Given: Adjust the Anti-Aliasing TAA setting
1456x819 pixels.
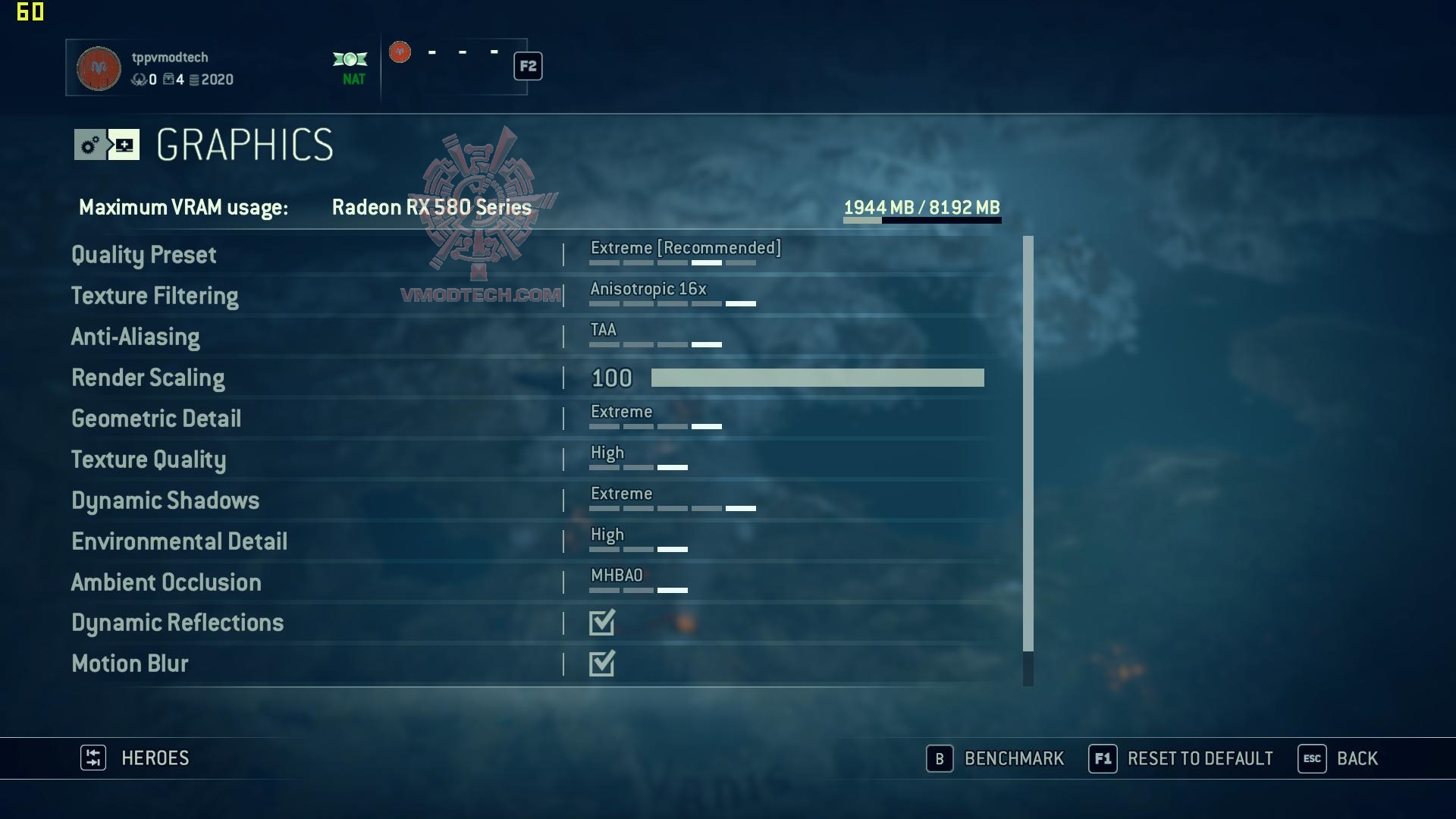Looking at the screenshot, I should pos(655,337).
